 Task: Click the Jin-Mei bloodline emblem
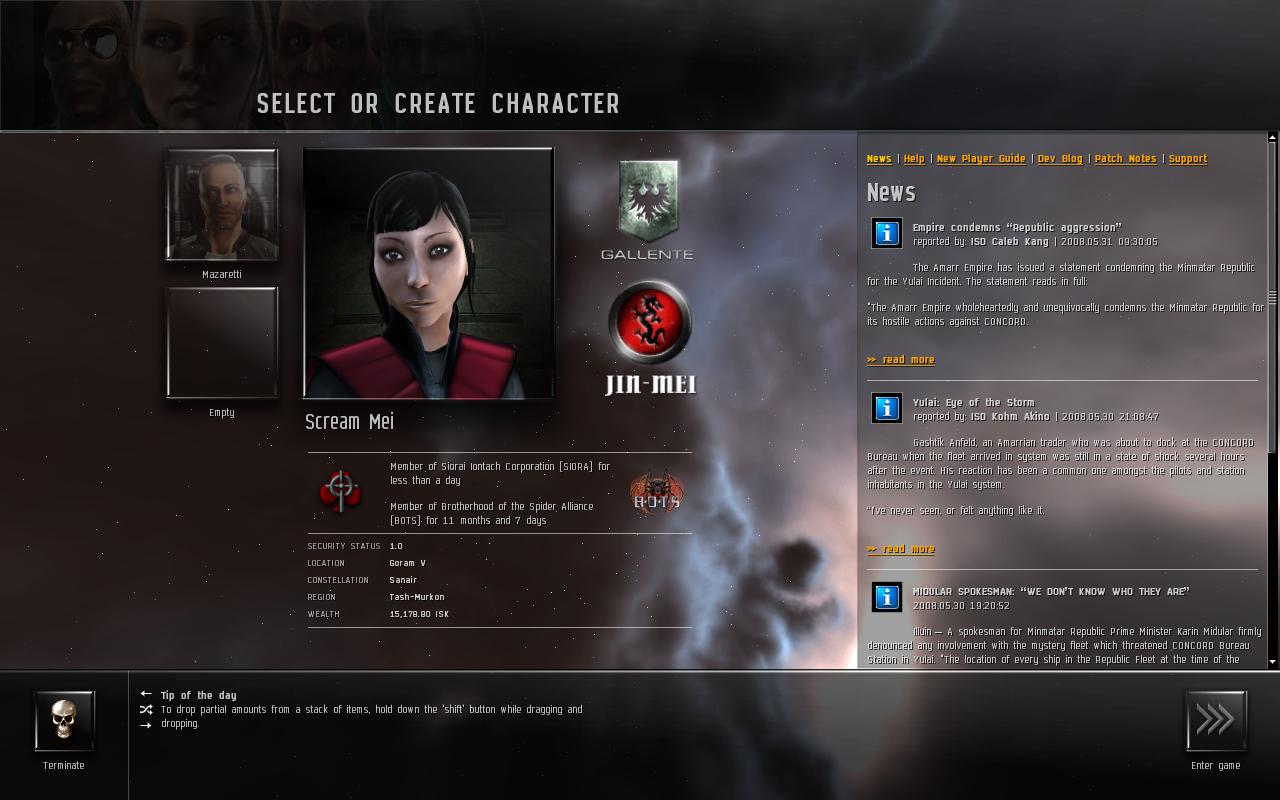[x=650, y=325]
